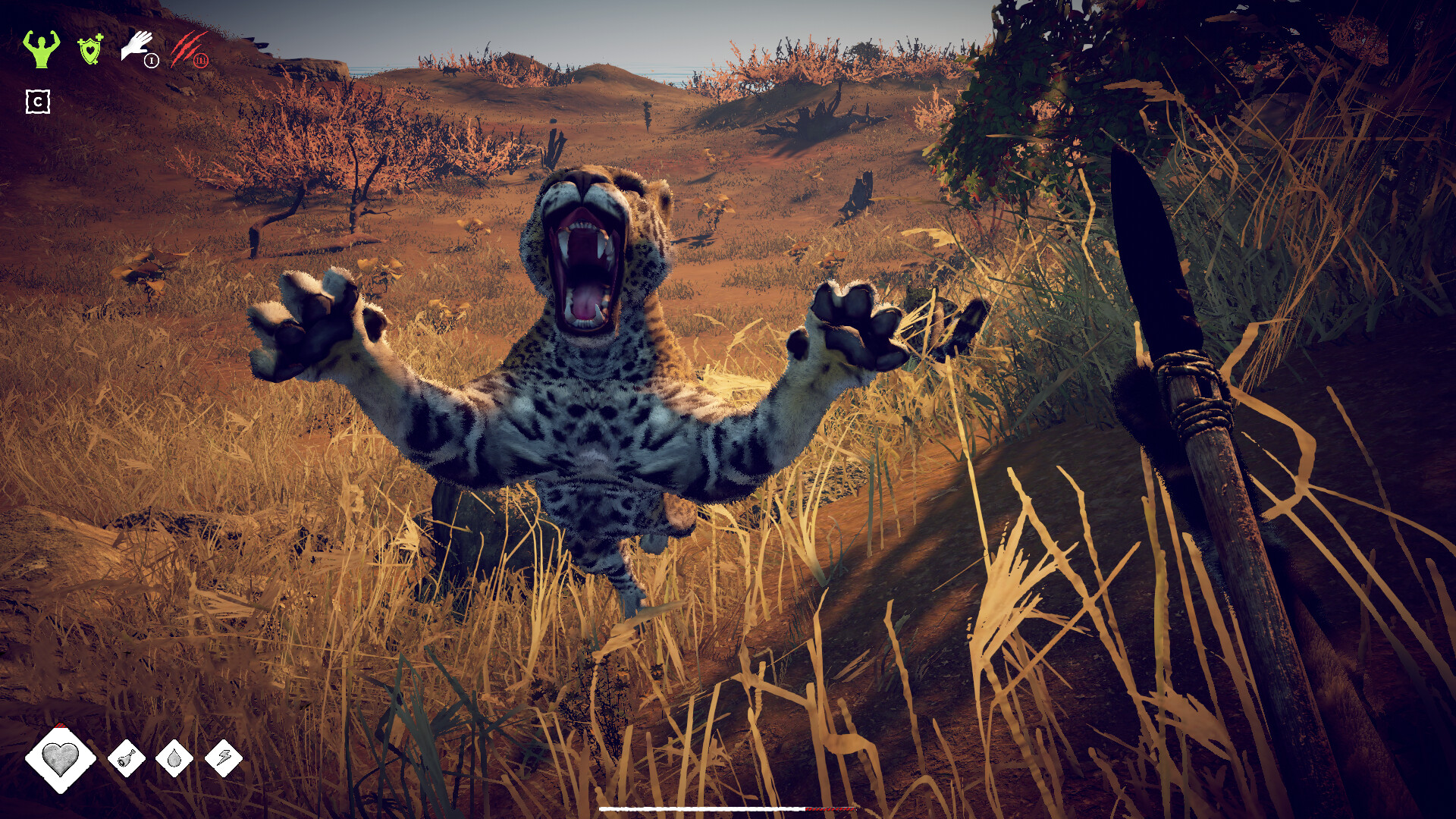Click the white hand status icon
This screenshot has width=1456, height=819.
pyautogui.click(x=138, y=45)
